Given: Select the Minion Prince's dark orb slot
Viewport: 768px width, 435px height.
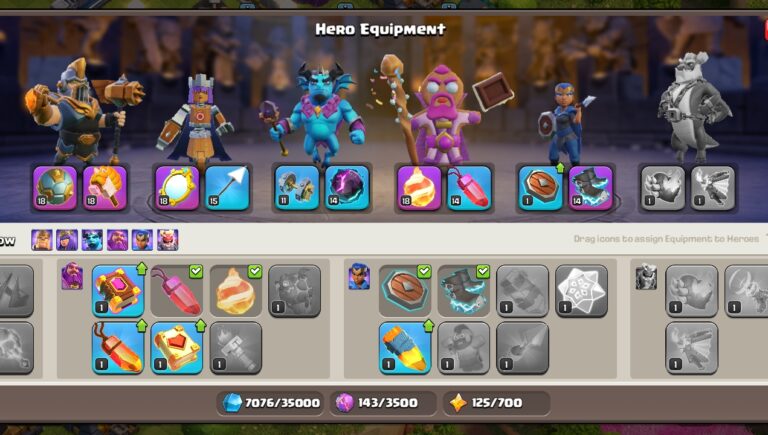Looking at the screenshot, I should point(347,188).
